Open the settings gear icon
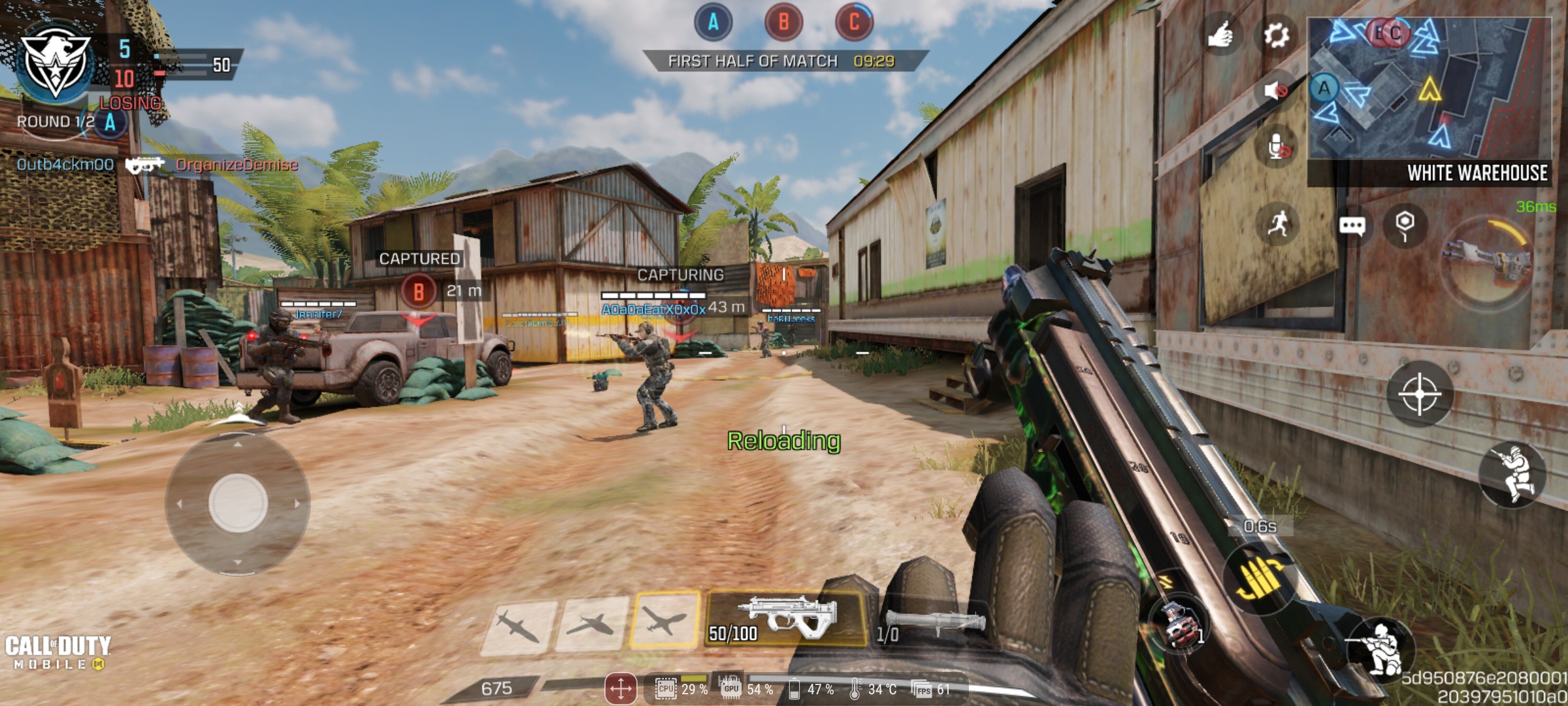This screenshot has height=706, width=1568. [x=1275, y=35]
